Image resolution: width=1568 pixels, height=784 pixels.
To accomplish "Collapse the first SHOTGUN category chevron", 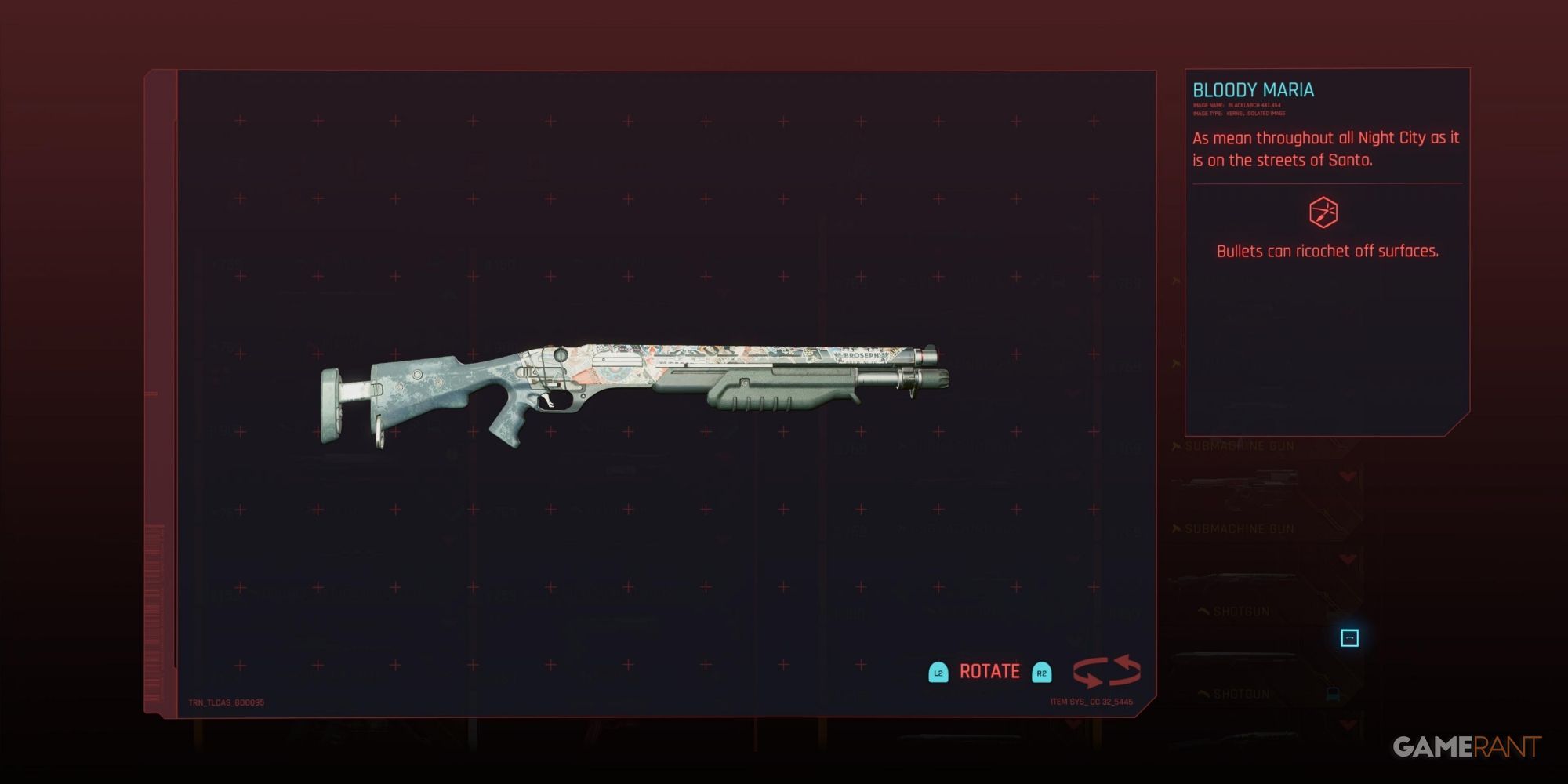I will (x=1202, y=612).
